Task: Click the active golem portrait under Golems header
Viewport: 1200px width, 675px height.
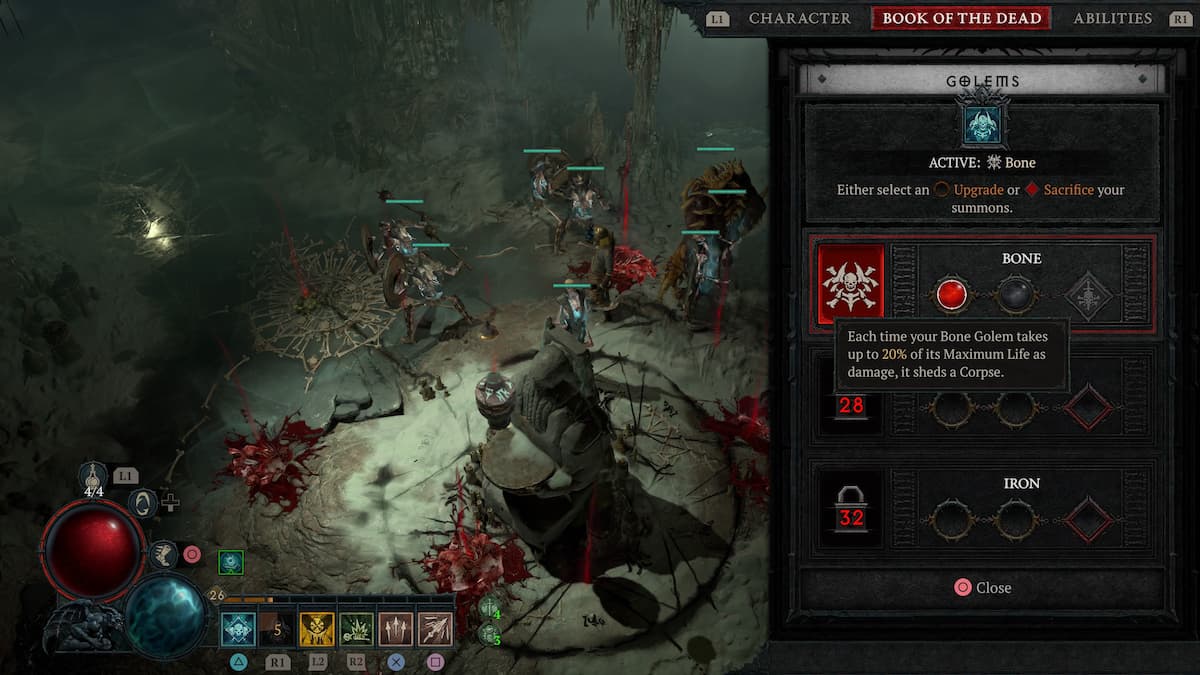Action: point(981,123)
